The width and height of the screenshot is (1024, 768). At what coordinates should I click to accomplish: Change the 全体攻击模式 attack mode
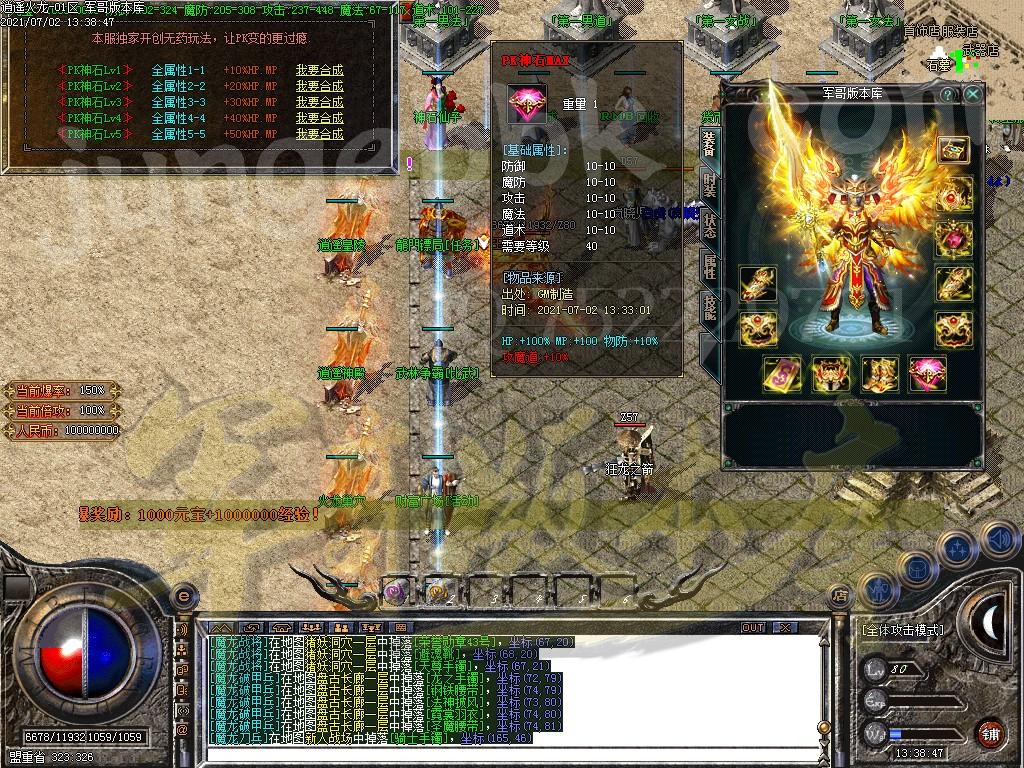coord(902,631)
